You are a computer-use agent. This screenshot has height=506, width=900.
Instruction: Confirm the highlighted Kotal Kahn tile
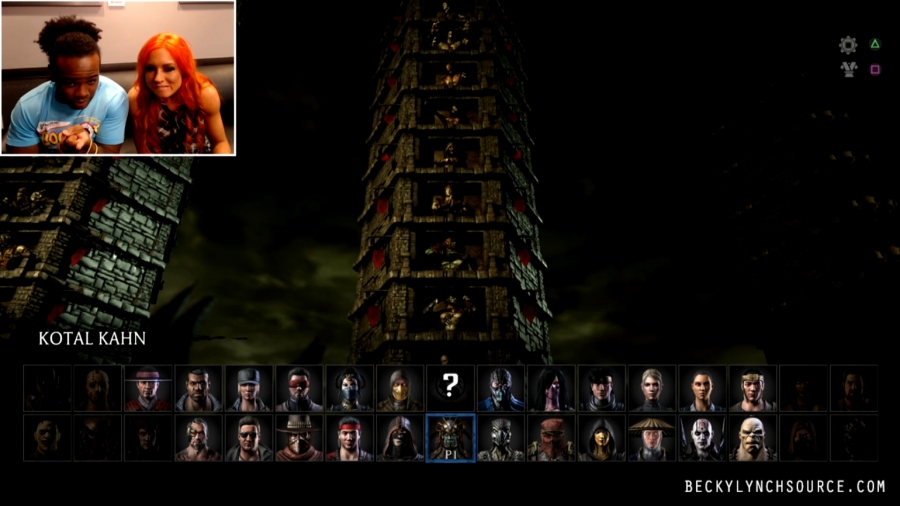pos(451,439)
